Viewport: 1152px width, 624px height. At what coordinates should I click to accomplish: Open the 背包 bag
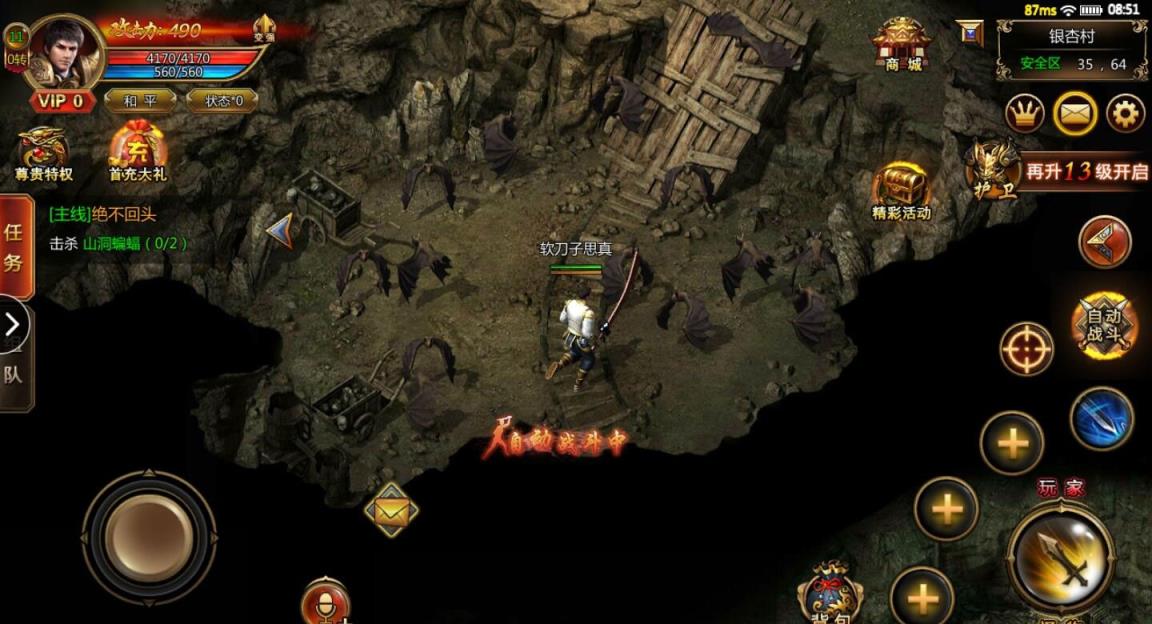(830, 595)
